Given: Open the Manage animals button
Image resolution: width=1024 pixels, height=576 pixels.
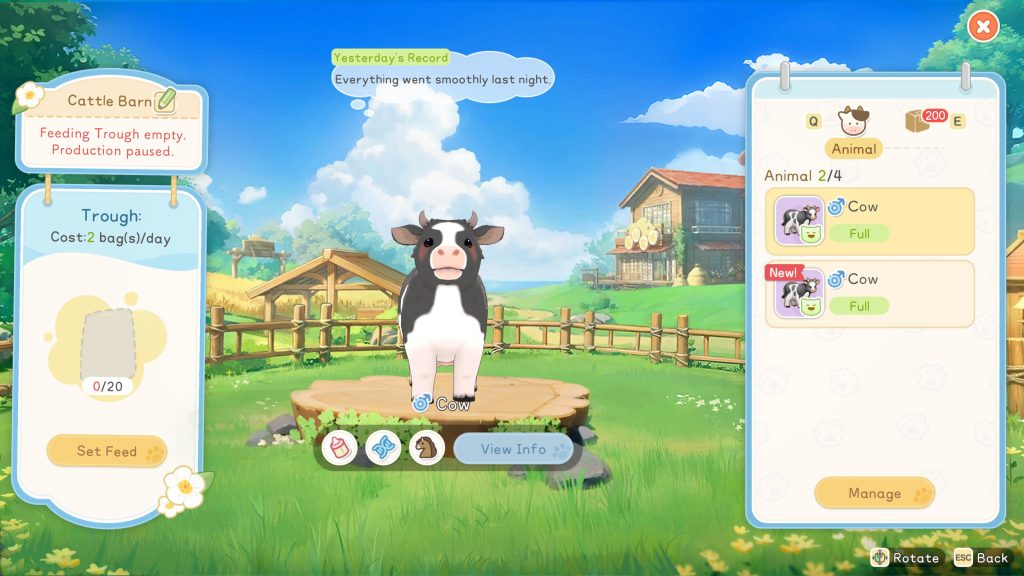Looking at the screenshot, I should point(874,493).
